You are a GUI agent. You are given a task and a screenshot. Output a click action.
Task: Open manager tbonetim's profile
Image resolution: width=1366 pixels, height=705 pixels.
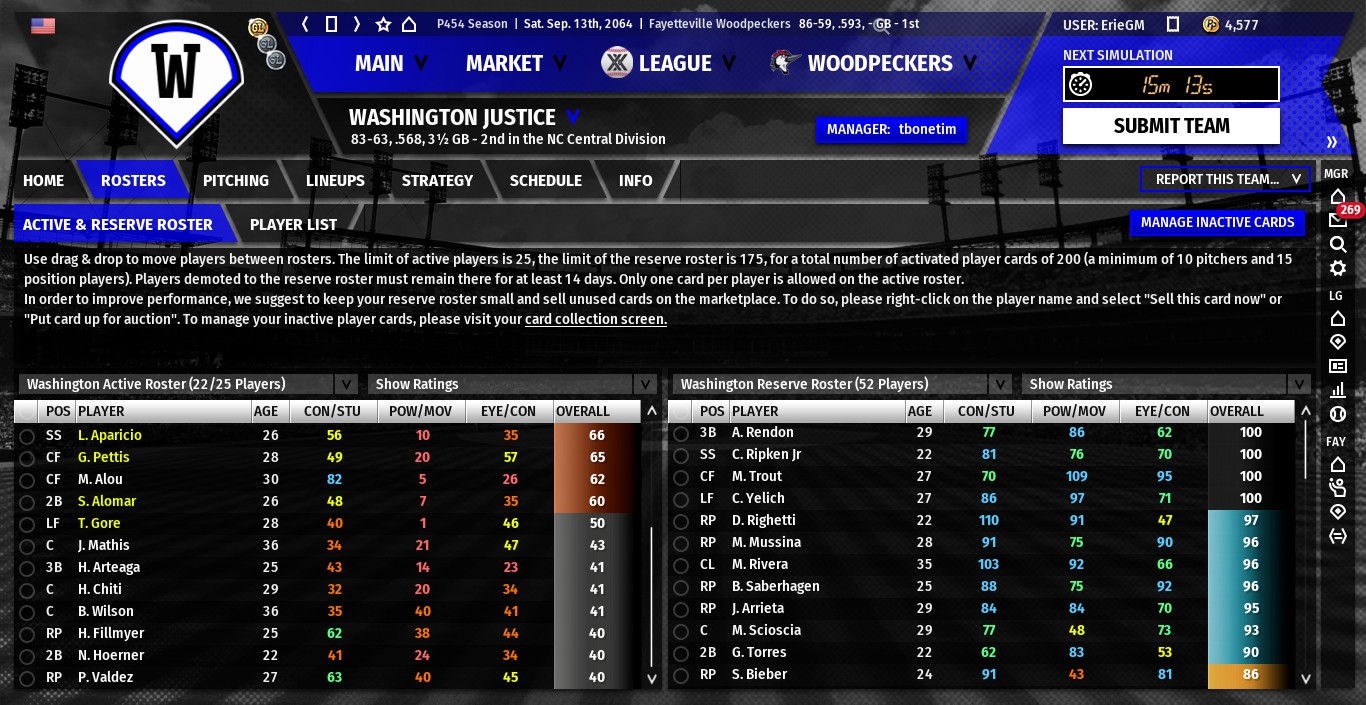[891, 129]
